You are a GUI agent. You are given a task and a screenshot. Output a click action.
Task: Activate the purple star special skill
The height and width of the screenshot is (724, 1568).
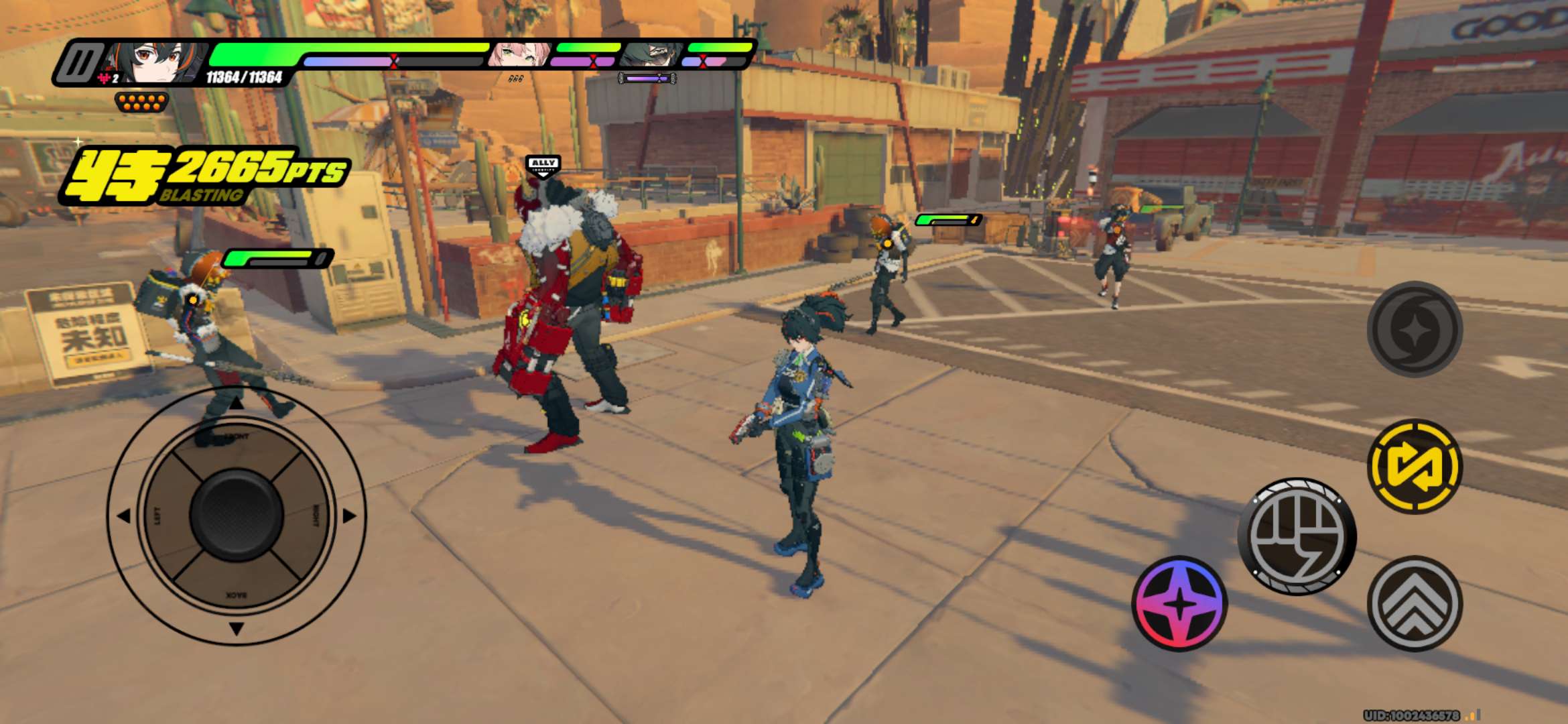1179,603
